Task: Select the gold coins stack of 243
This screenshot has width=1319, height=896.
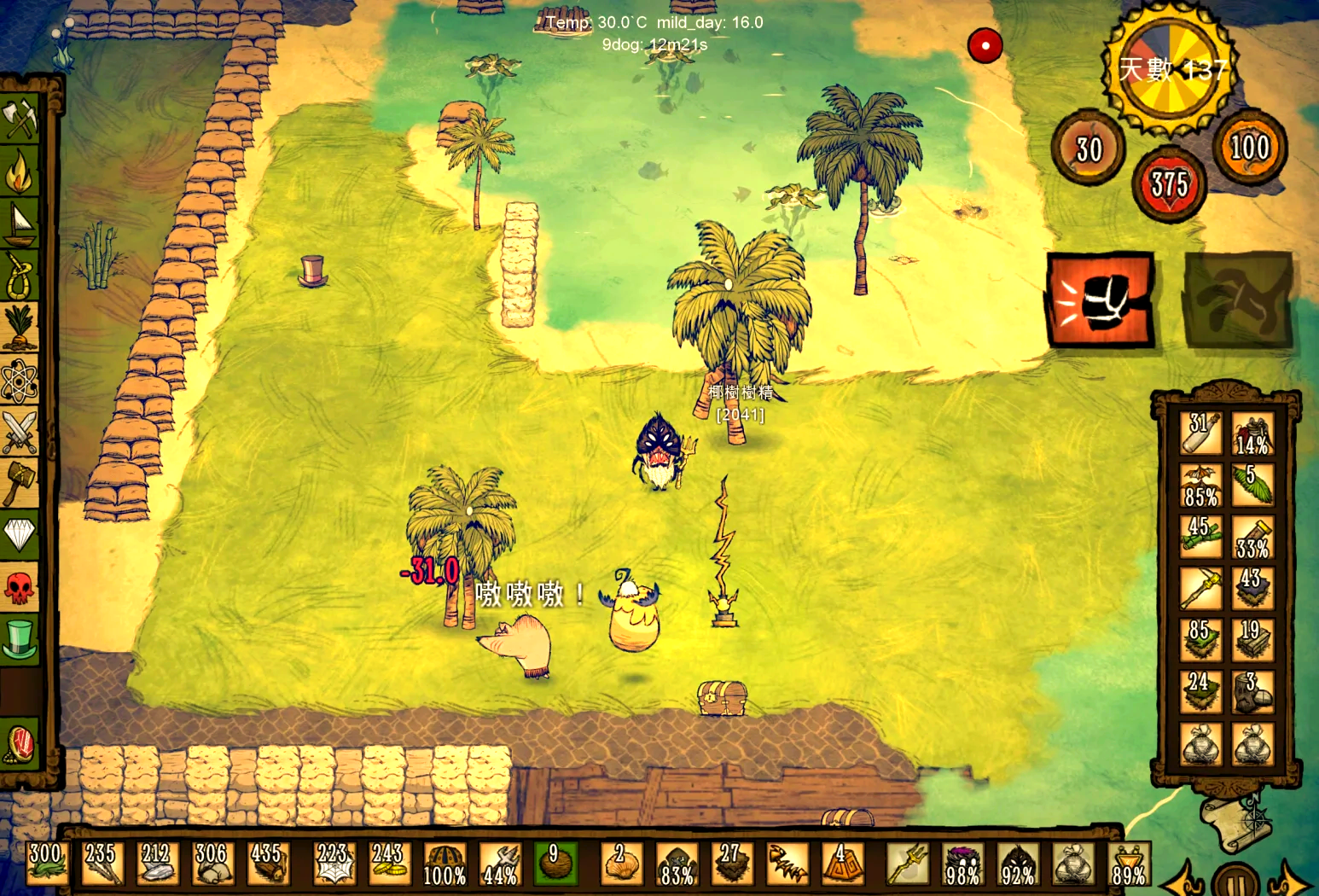Action: click(388, 864)
